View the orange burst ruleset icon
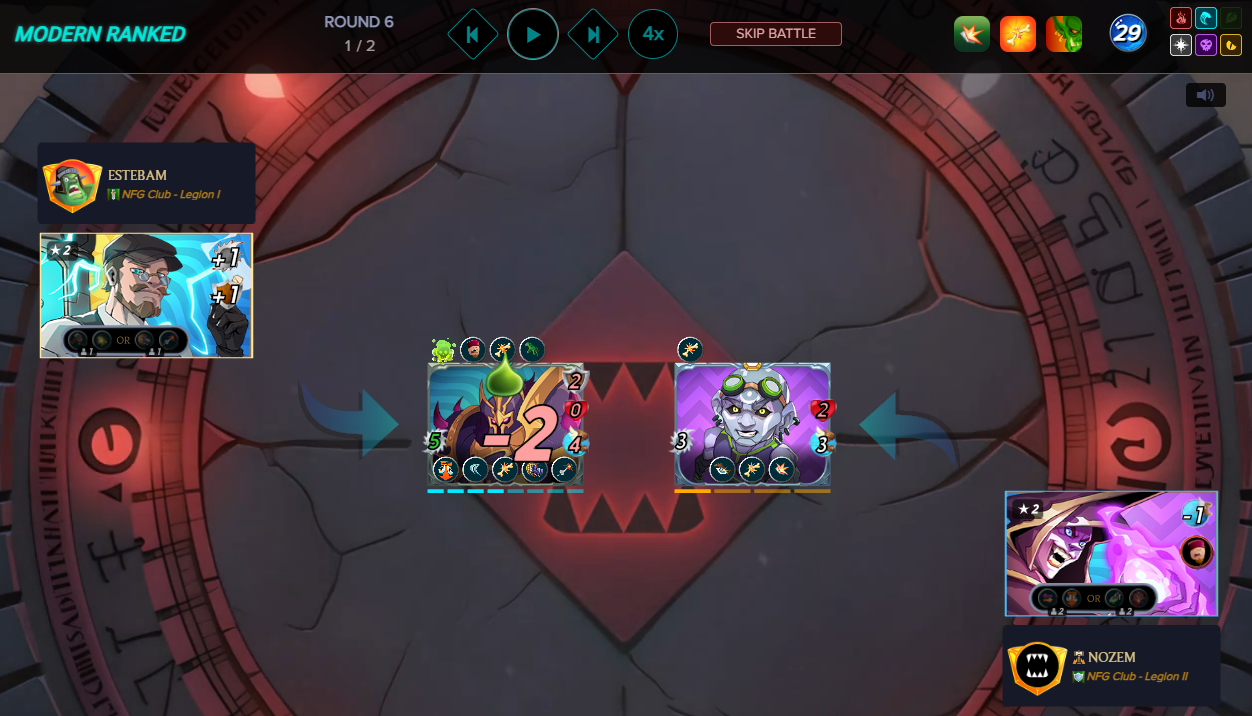Viewport: 1252px width, 716px height. click(x=1017, y=34)
